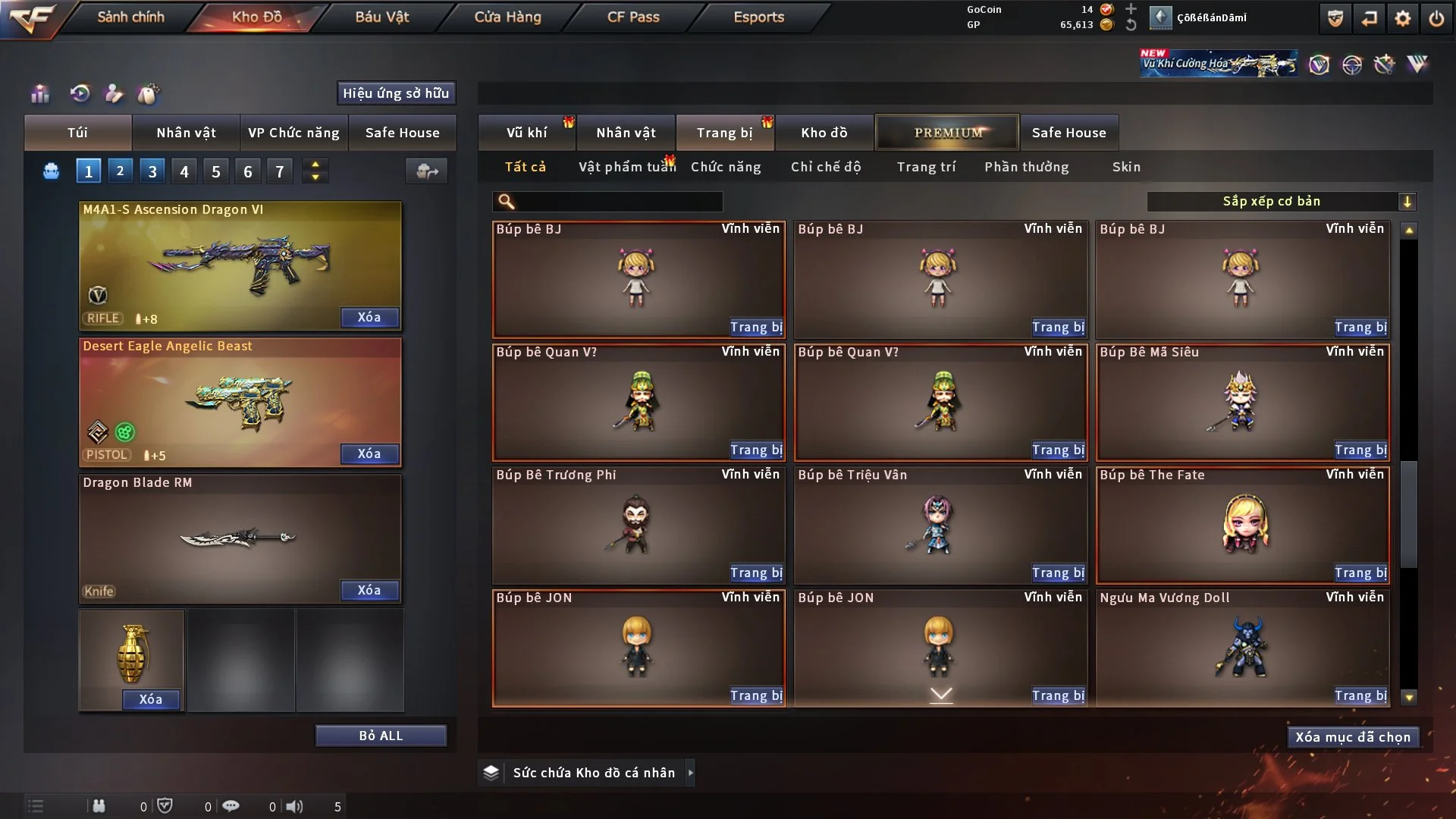Open the Sắp xếp cơ bản sort dropdown
This screenshot has width=1456, height=819.
pyautogui.click(x=1281, y=202)
